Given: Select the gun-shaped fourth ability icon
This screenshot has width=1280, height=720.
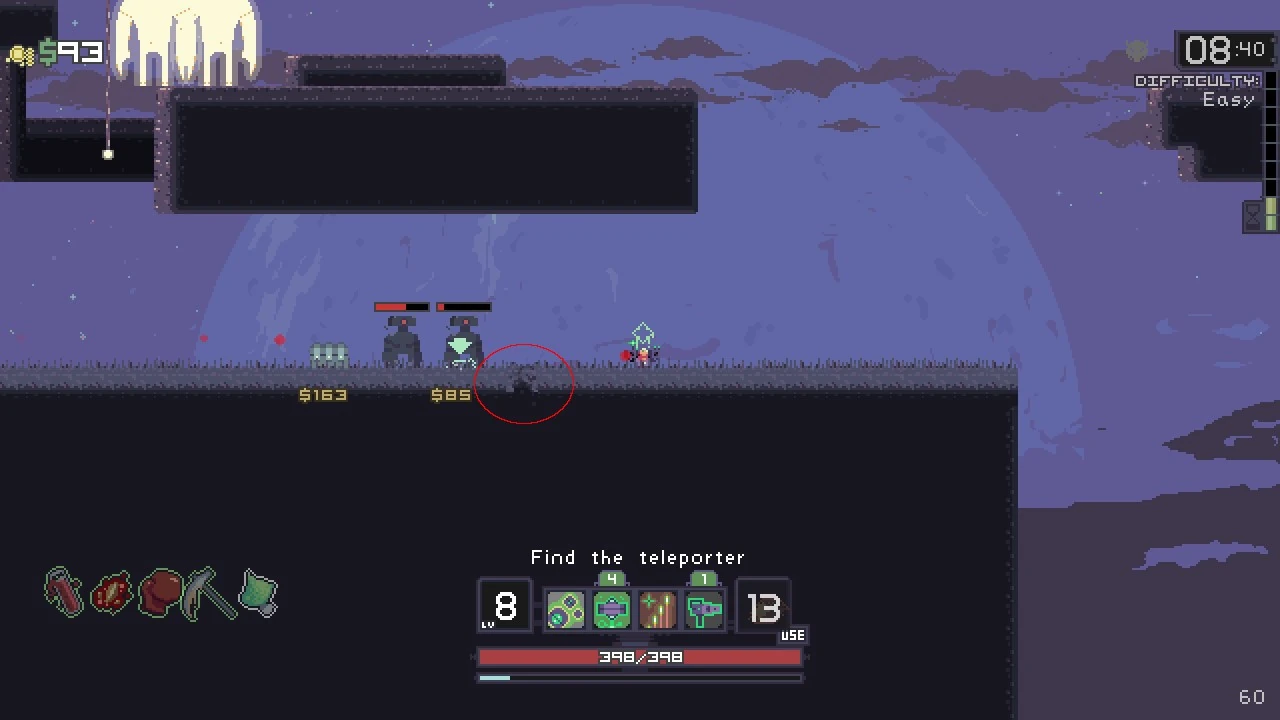Looking at the screenshot, I should click(704, 608).
